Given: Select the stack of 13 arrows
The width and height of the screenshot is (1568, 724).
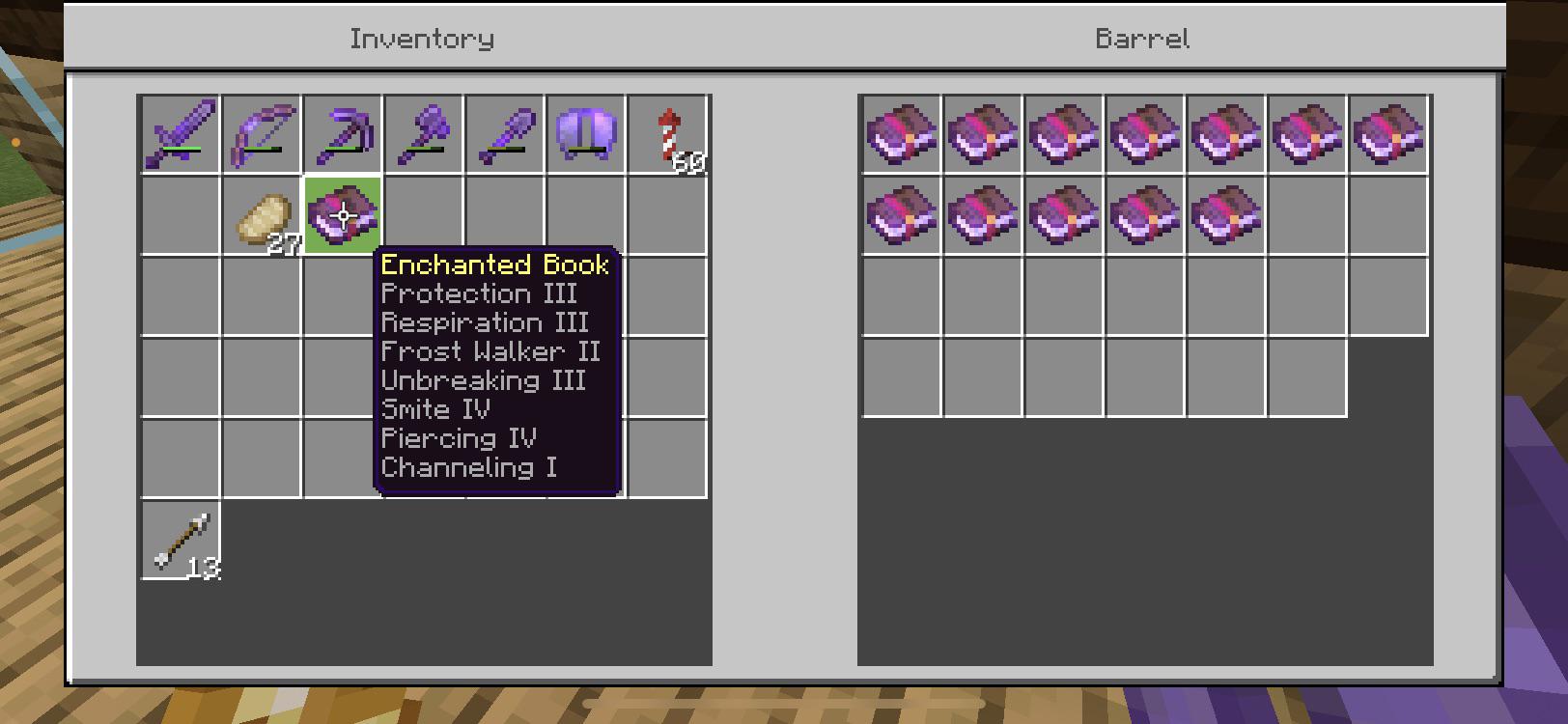Looking at the screenshot, I should tap(182, 541).
